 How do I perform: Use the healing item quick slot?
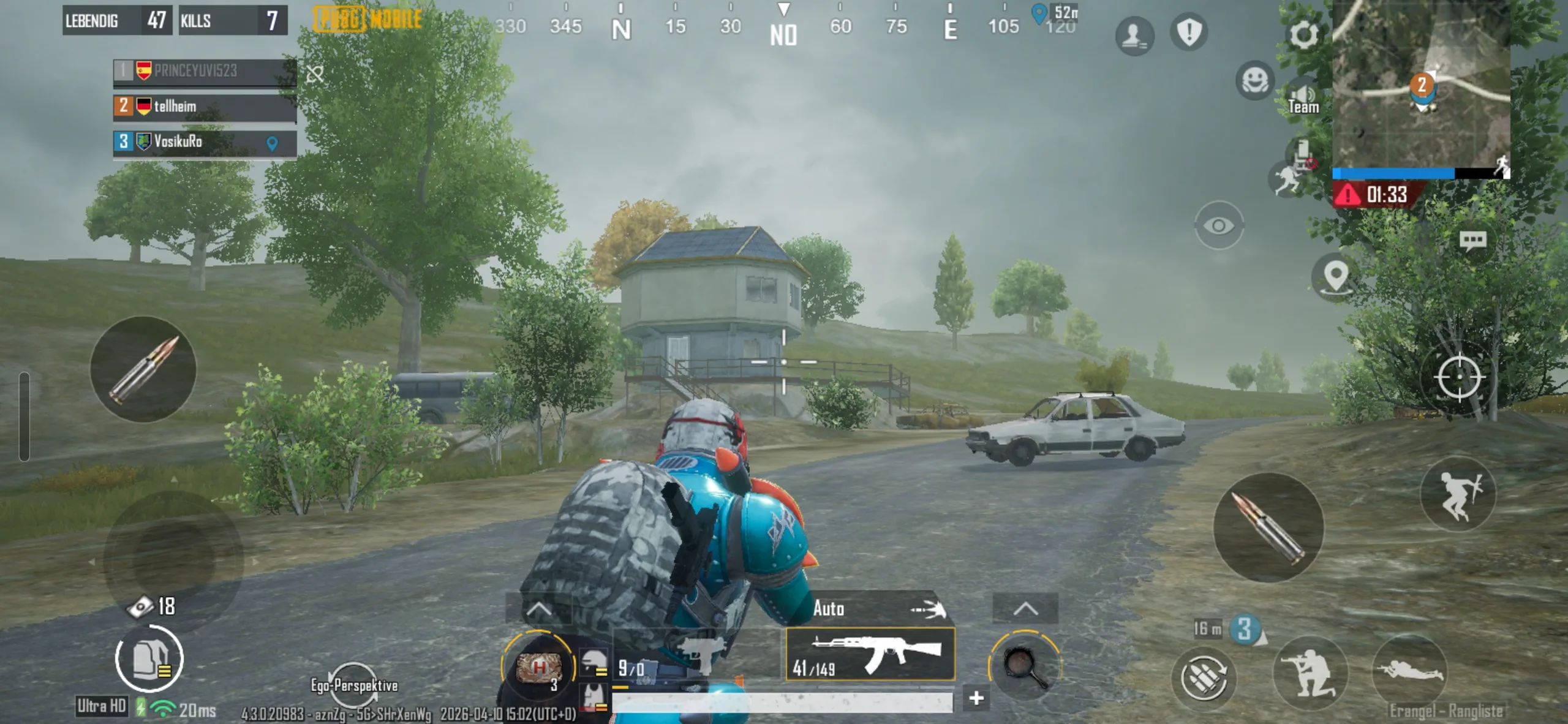(538, 666)
